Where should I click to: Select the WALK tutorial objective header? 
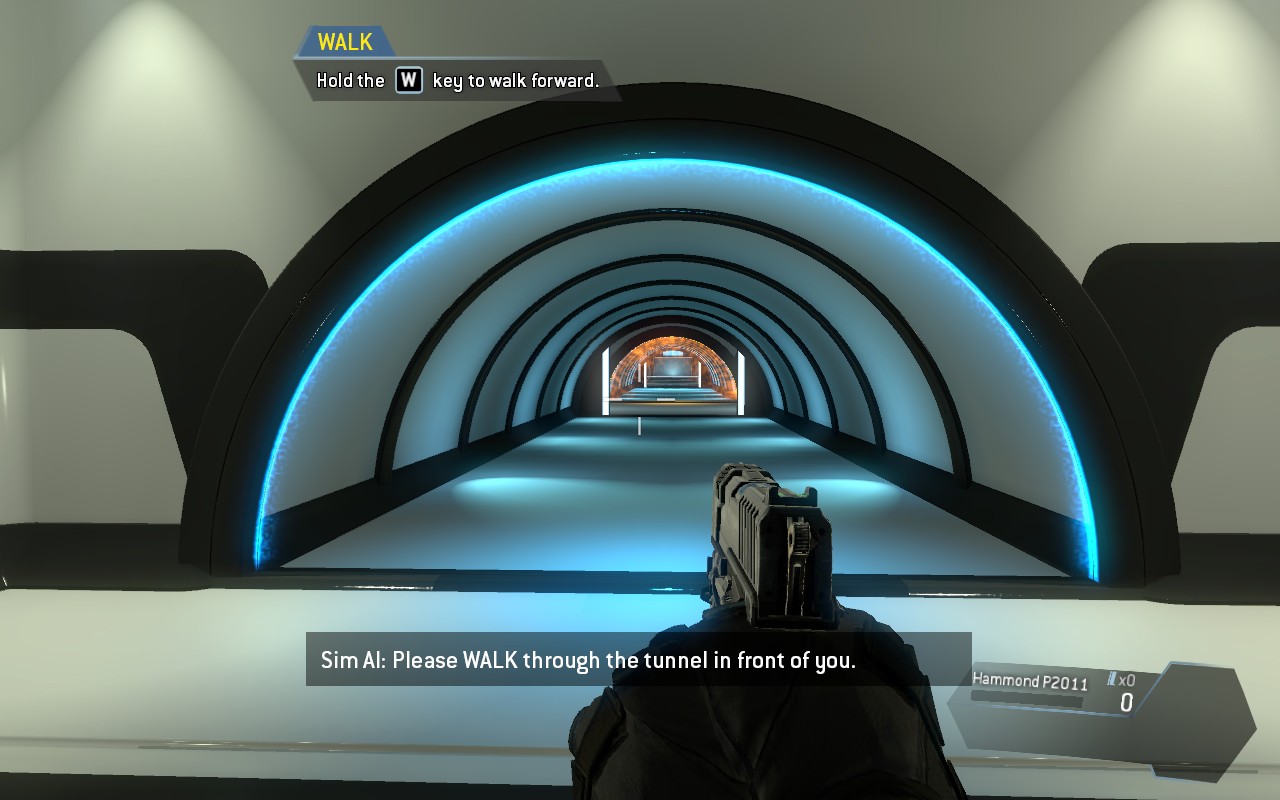[x=345, y=42]
